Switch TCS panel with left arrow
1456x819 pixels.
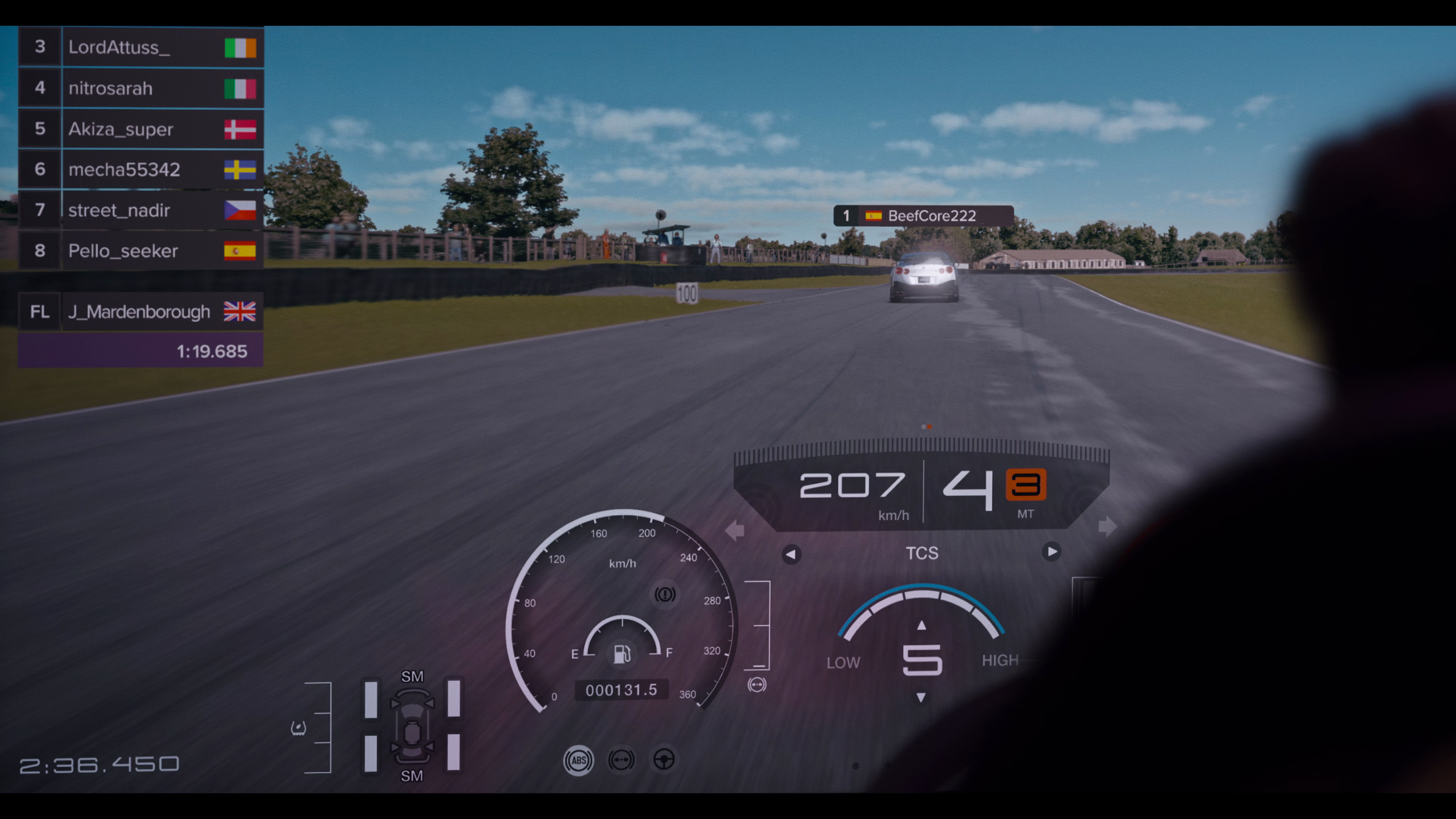[x=791, y=554]
